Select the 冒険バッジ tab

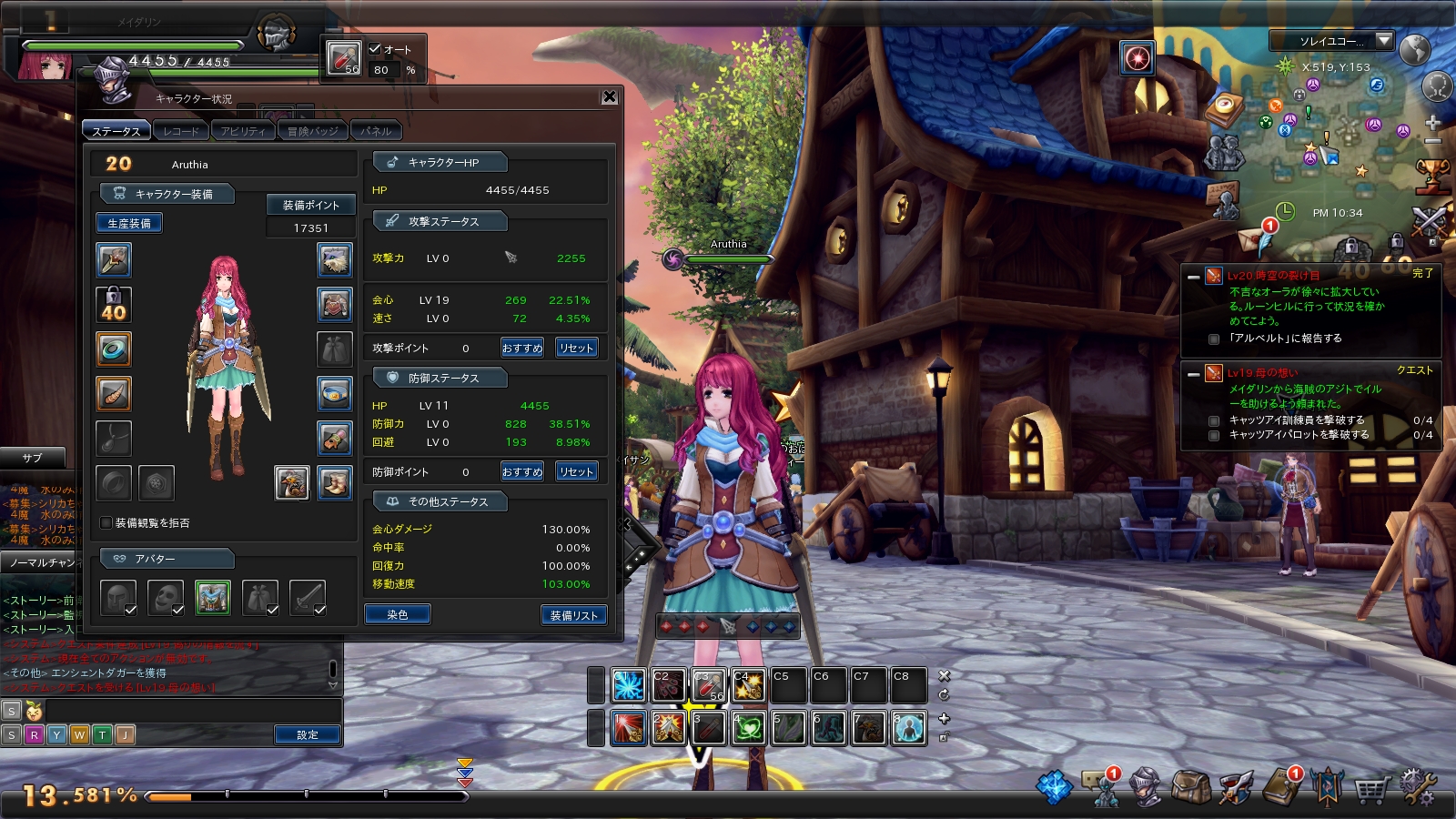(312, 131)
